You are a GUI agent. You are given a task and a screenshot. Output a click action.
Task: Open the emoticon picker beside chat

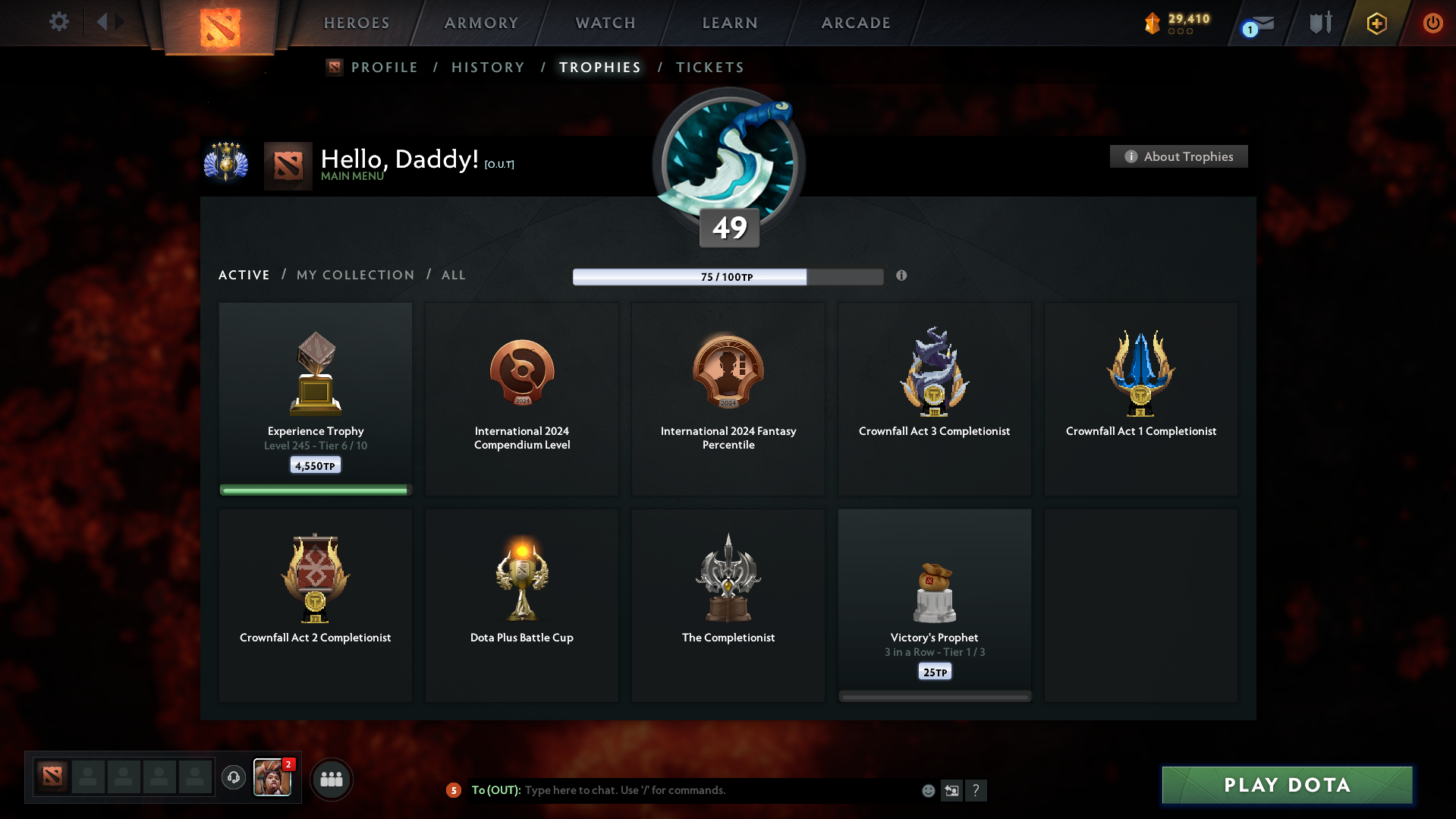click(927, 790)
